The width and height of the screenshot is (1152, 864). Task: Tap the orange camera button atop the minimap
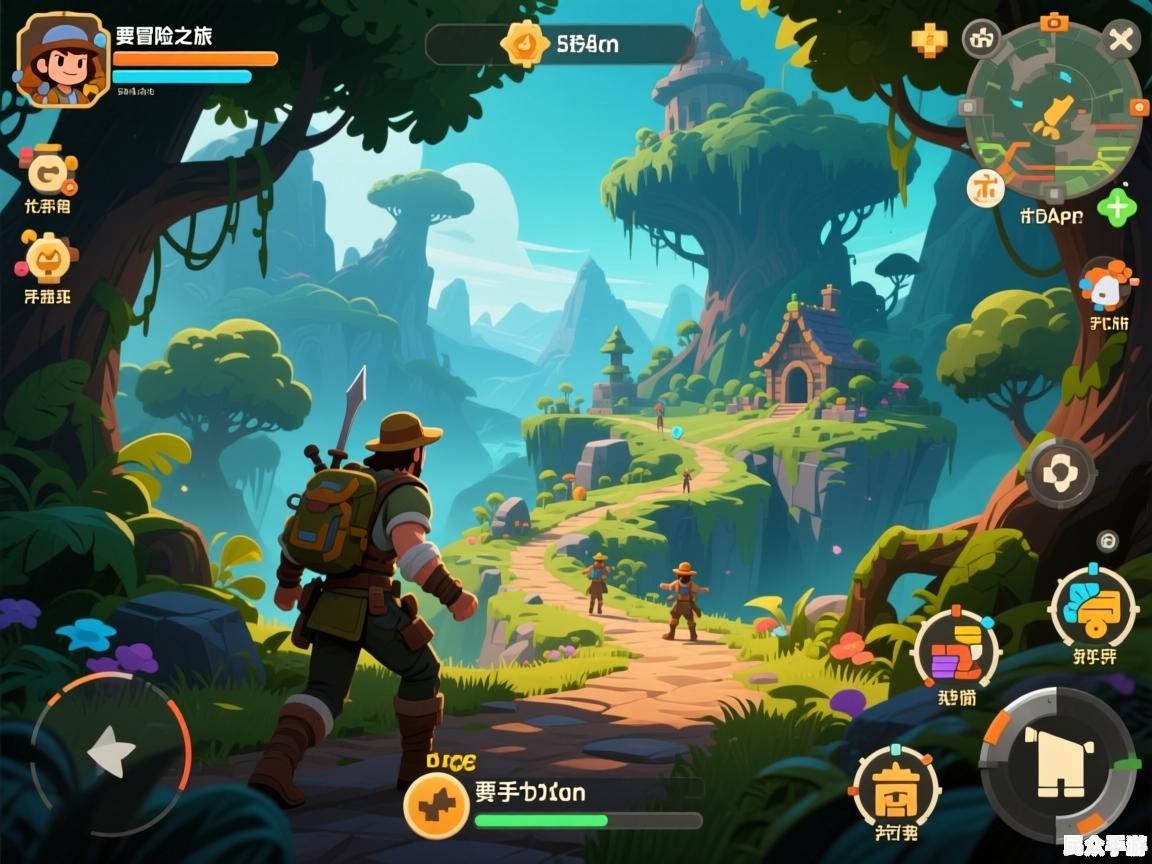[x=1051, y=21]
